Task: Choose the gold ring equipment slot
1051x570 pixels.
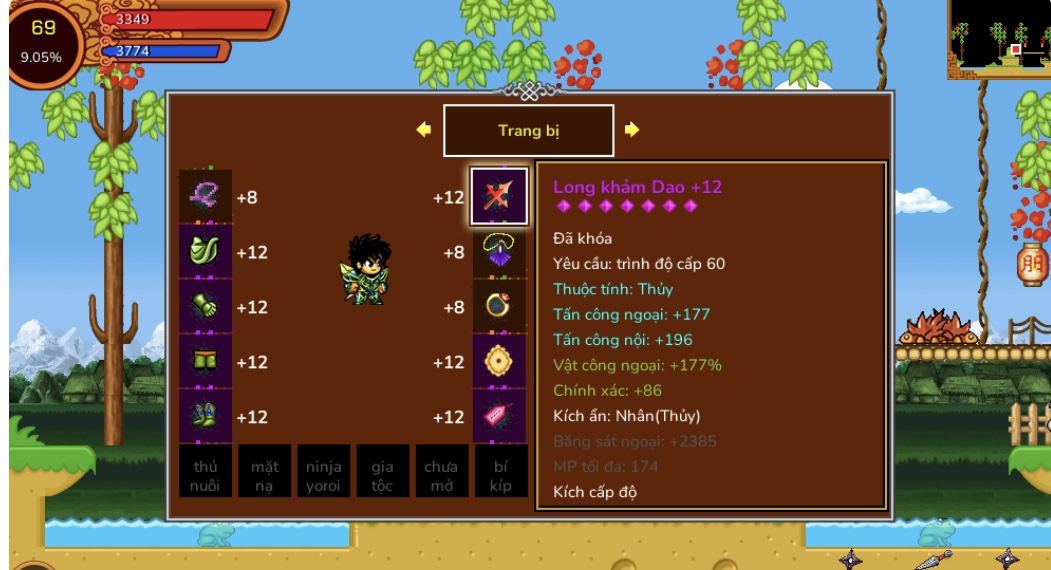Action: pyautogui.click(x=499, y=307)
